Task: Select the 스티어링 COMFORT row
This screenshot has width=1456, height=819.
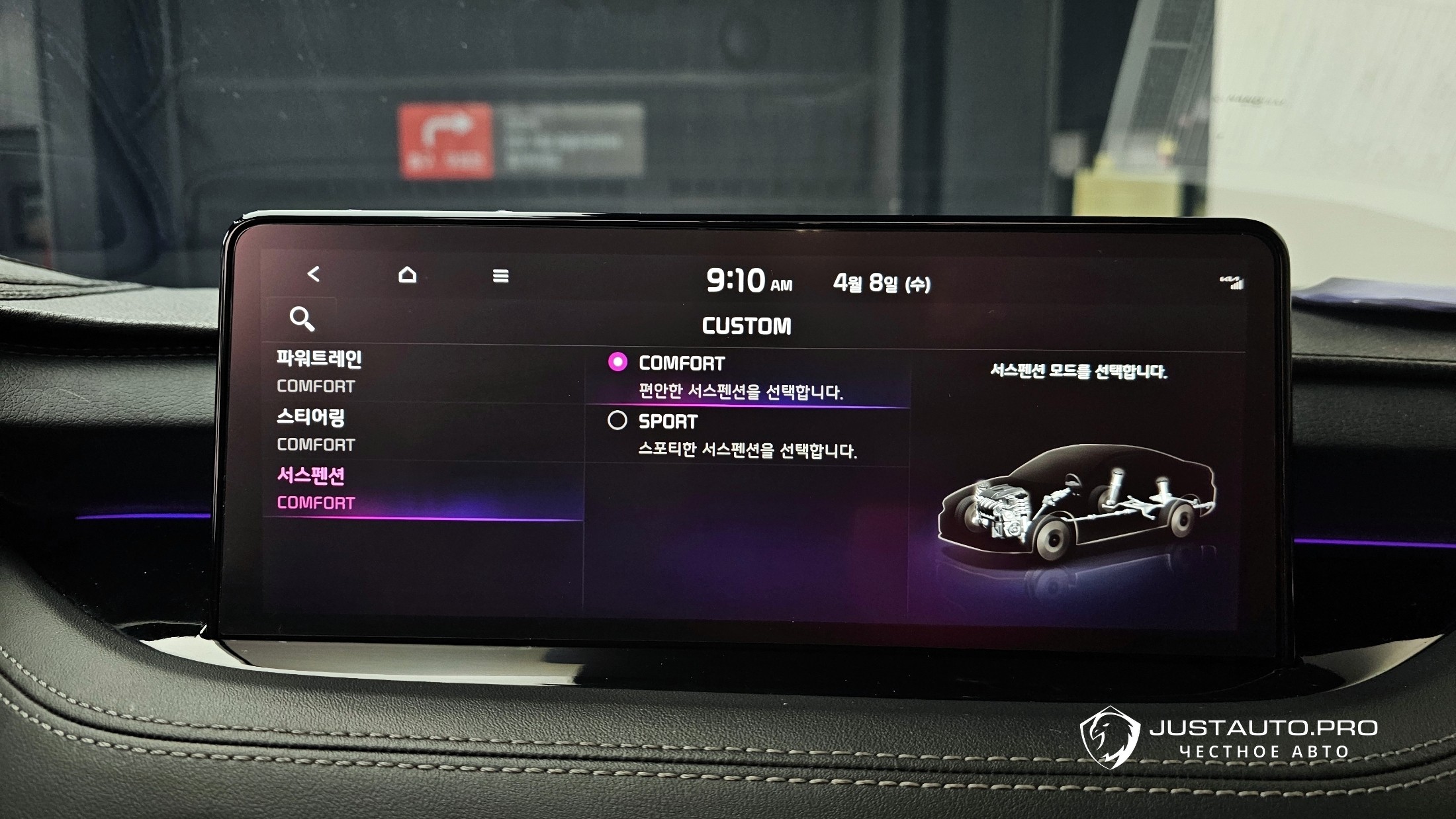Action: pyautogui.click(x=424, y=431)
